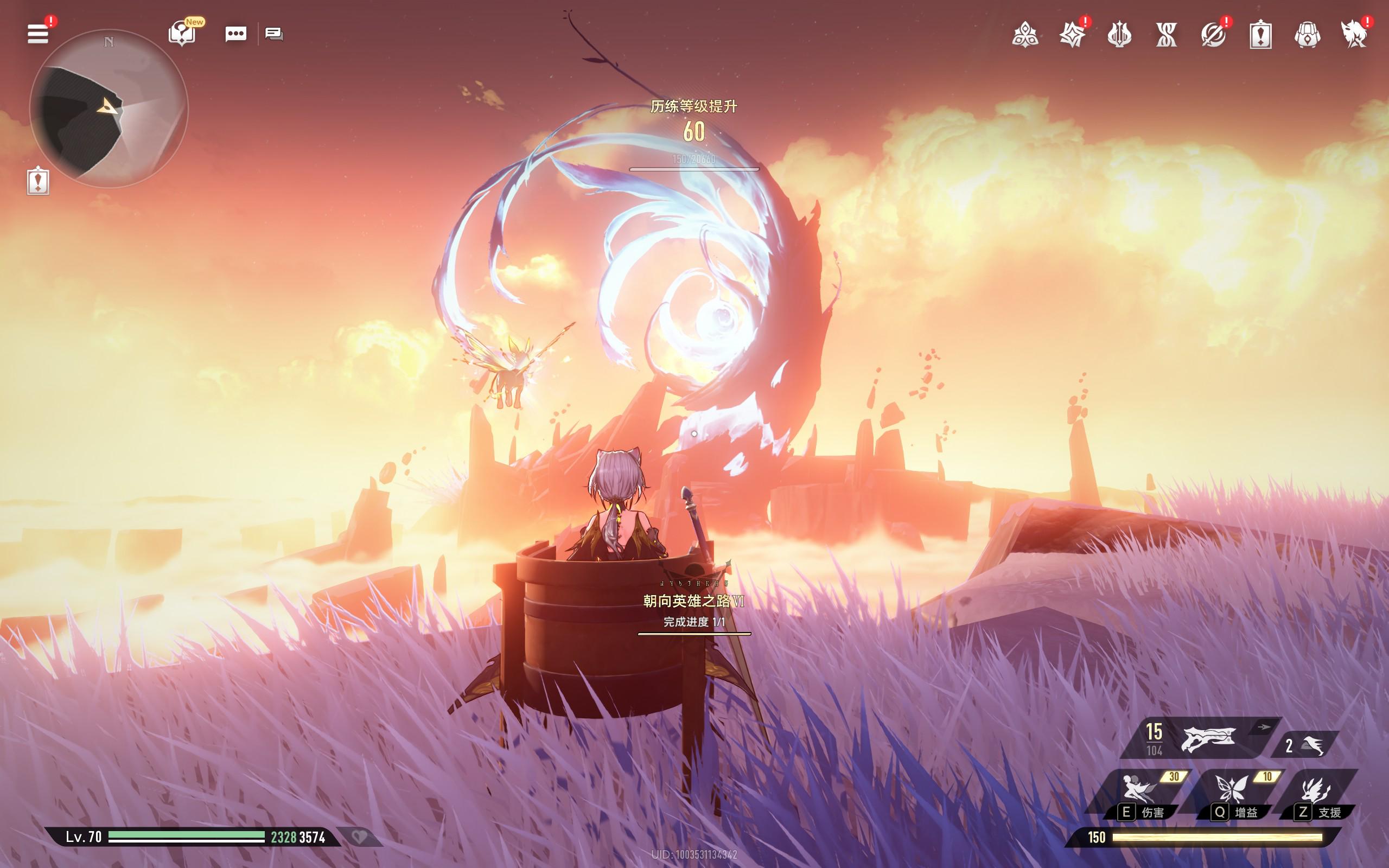The width and height of the screenshot is (1389, 868).
Task: Open the three-petal emblem menu icon
Action: click(1025, 35)
